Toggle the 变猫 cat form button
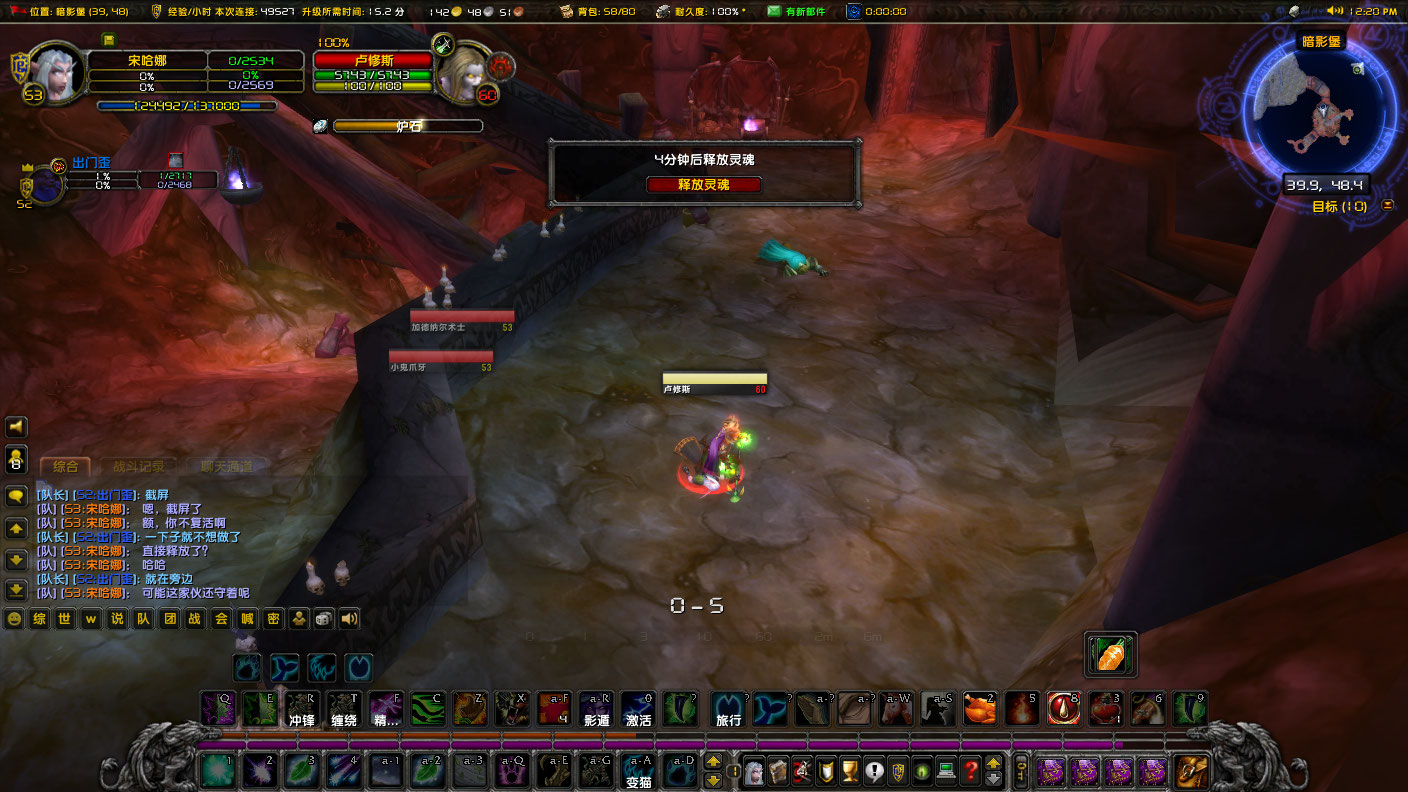This screenshot has height=792, width=1408. pyautogui.click(x=638, y=771)
